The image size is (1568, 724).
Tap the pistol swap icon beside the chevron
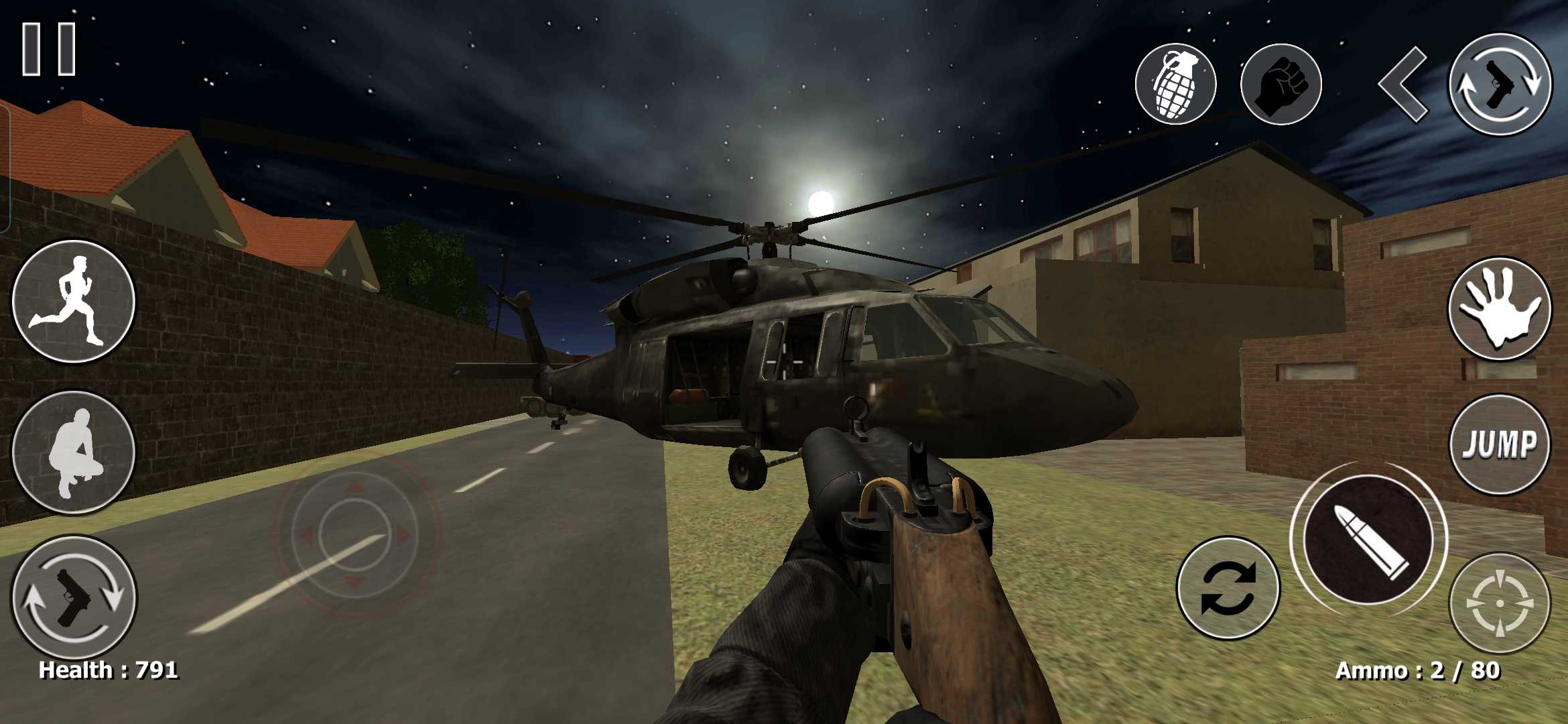(1500, 84)
